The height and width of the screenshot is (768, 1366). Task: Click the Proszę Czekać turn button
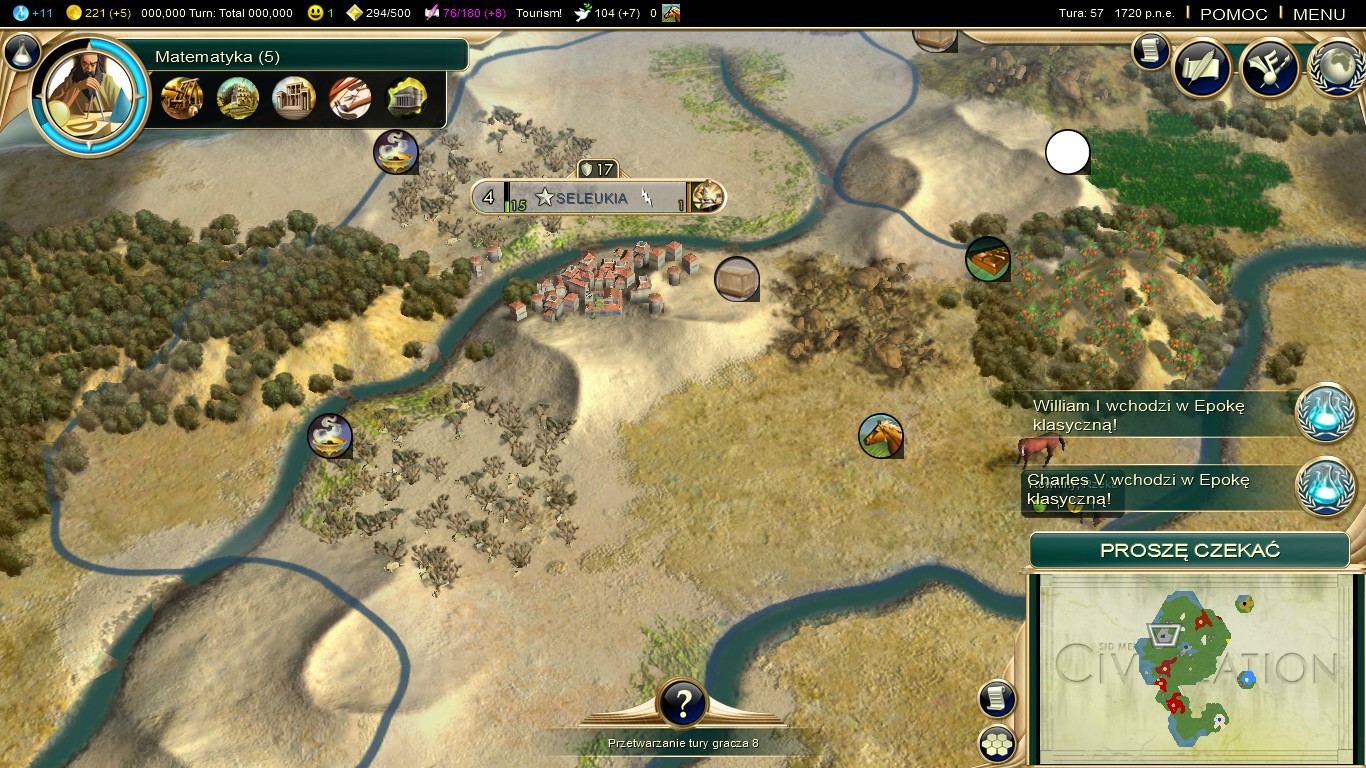(1189, 551)
